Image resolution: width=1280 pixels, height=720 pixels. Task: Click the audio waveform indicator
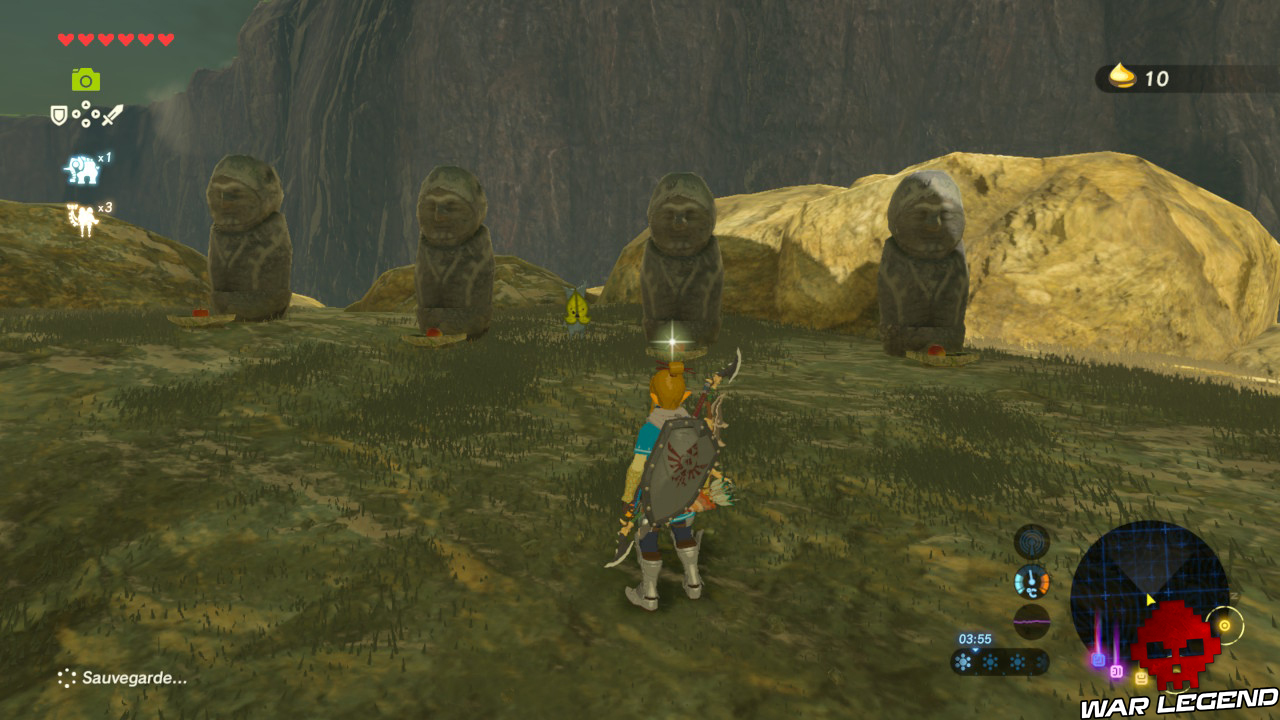1031,621
